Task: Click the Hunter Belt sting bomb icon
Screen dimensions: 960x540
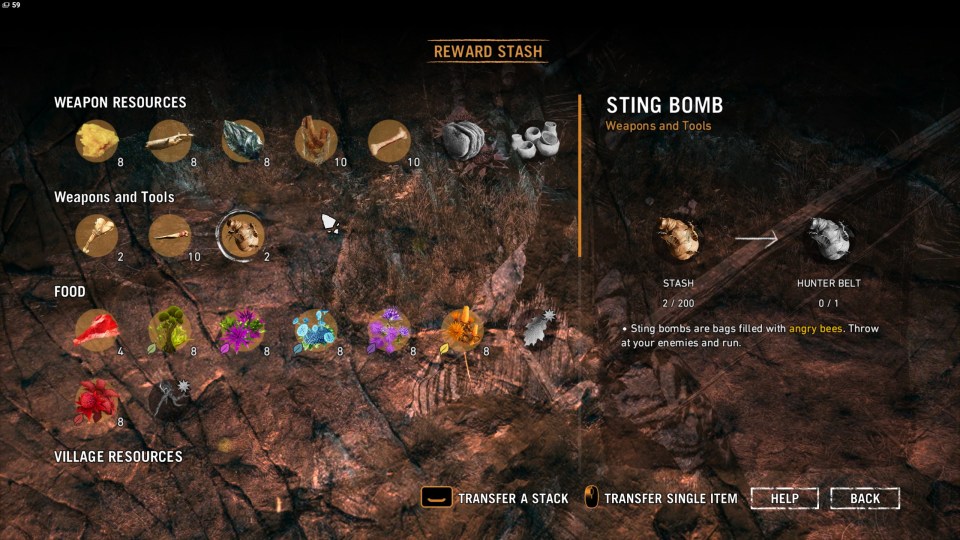Action: coord(829,239)
